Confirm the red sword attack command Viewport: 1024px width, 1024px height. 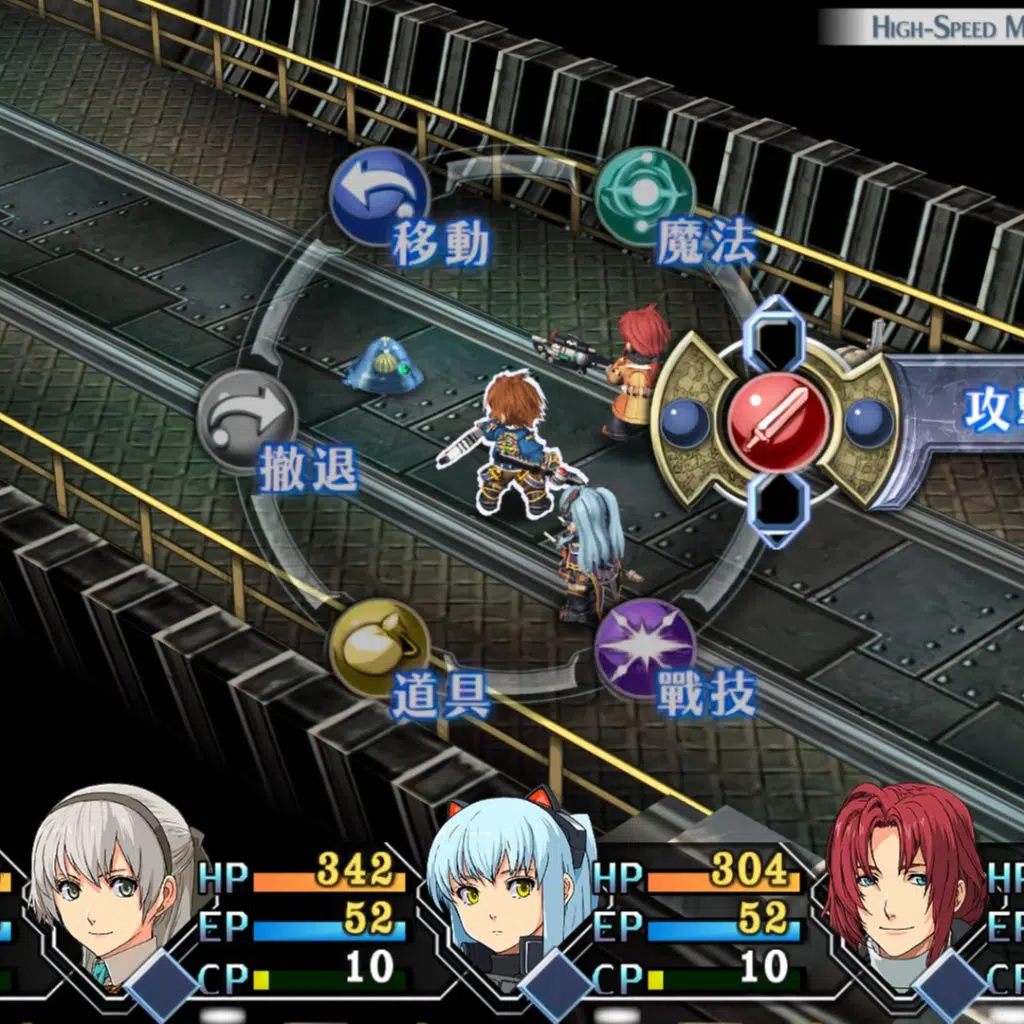(x=778, y=420)
